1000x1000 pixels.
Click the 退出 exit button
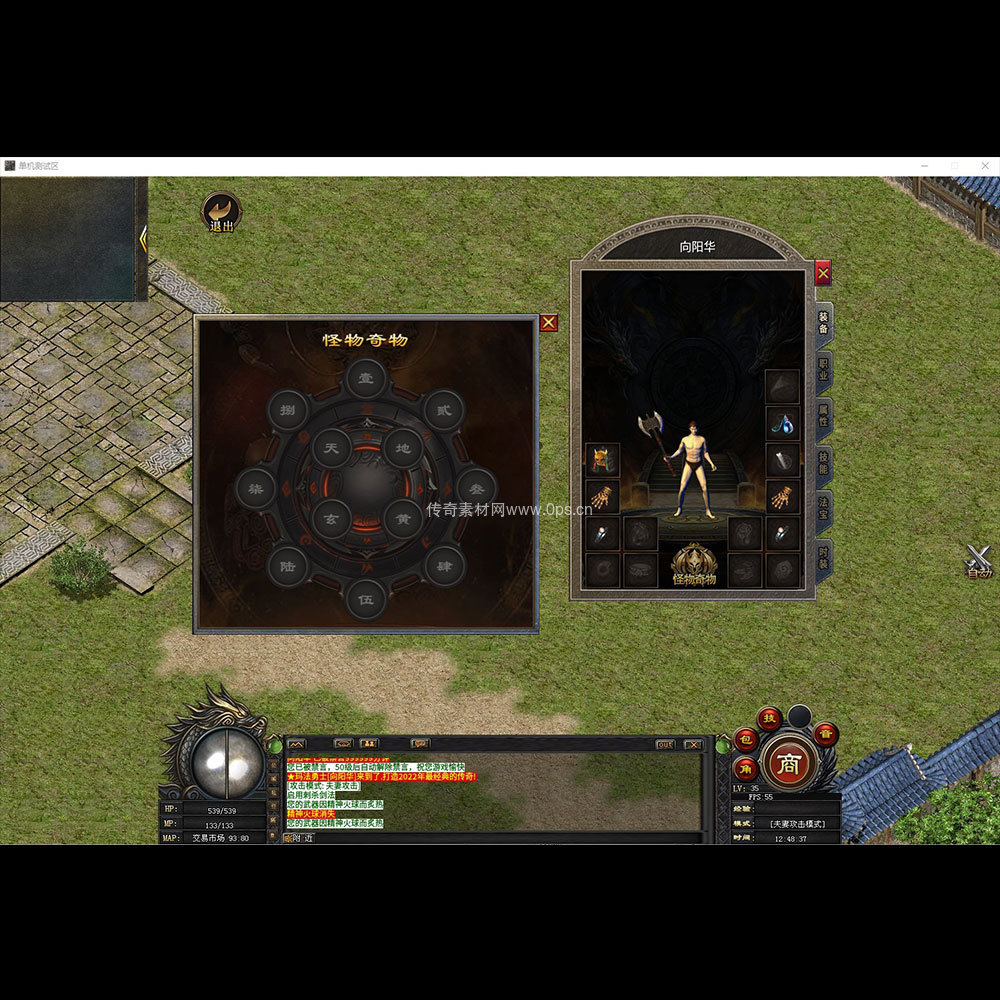(221, 213)
